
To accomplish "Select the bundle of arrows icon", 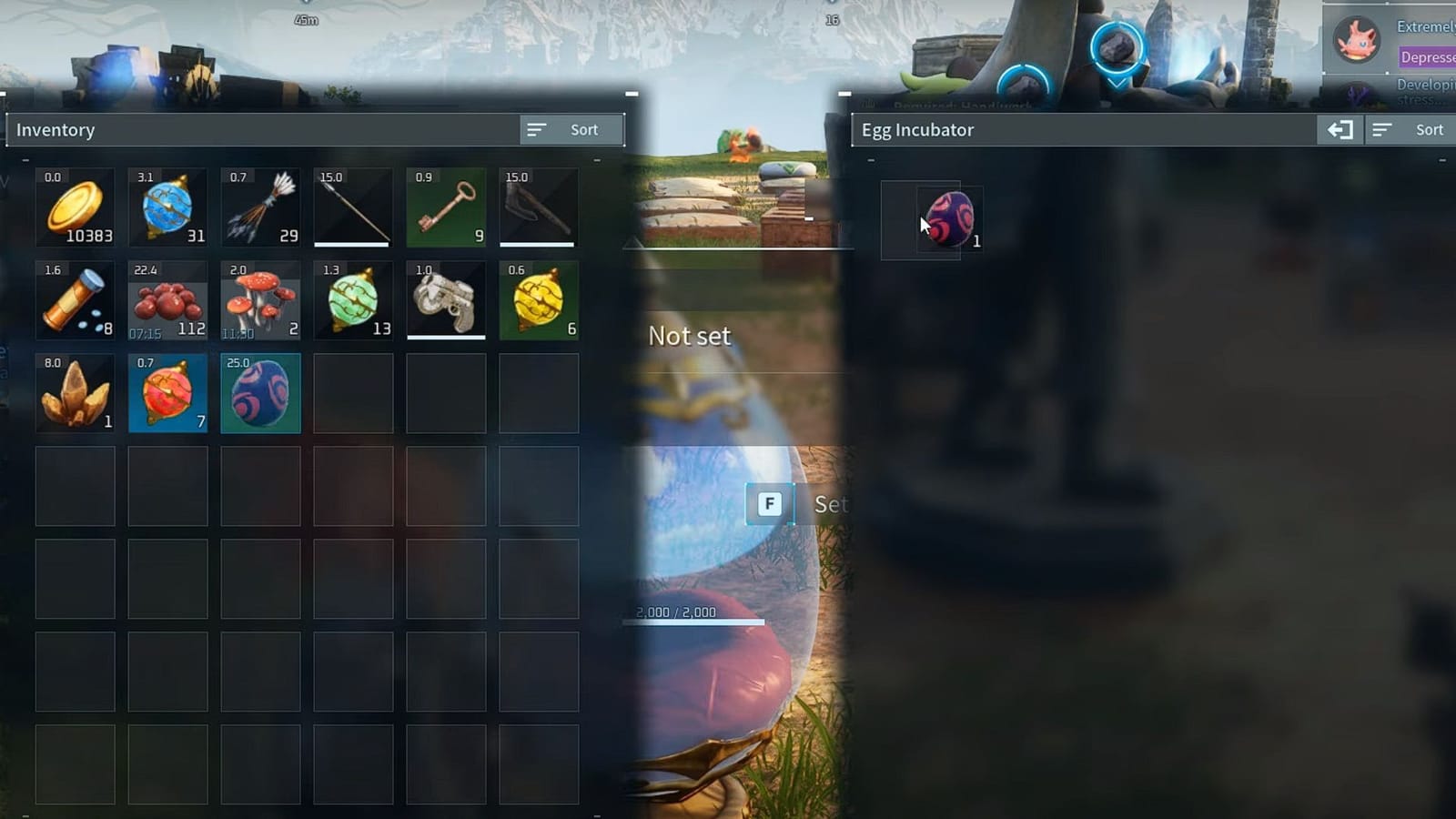I will pyautogui.click(x=260, y=207).
